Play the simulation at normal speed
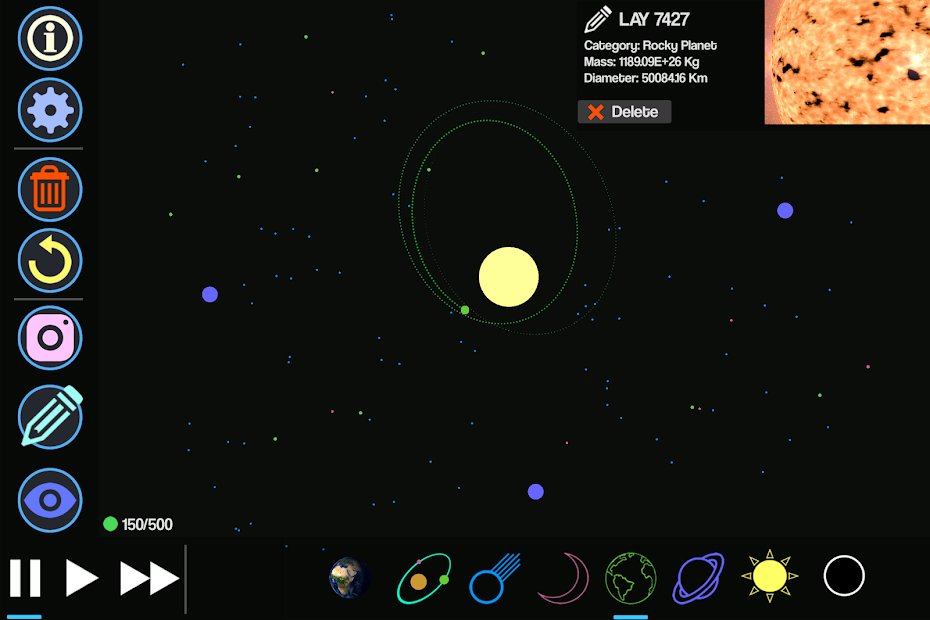 coord(82,578)
